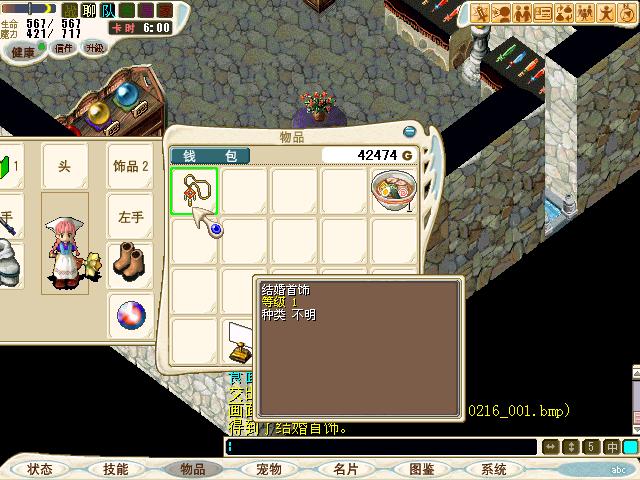The image size is (640, 480).
Task: Click the 健康 health button
Action: 22,50
